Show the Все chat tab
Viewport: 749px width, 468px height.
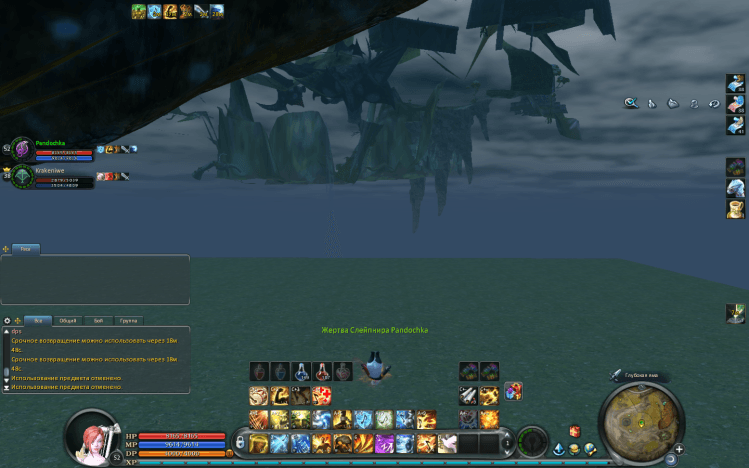tap(38, 321)
